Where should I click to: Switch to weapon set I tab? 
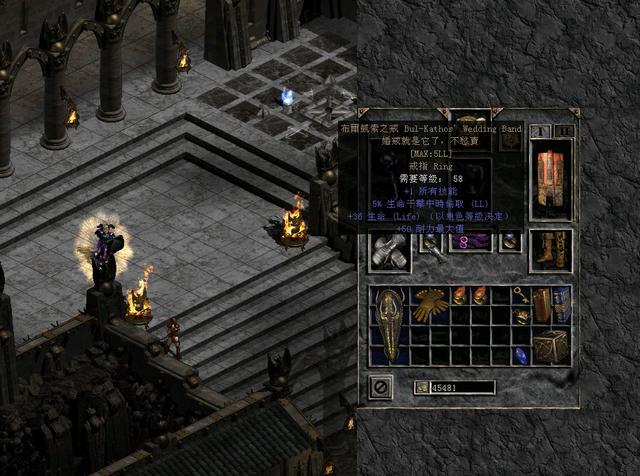coord(539,131)
